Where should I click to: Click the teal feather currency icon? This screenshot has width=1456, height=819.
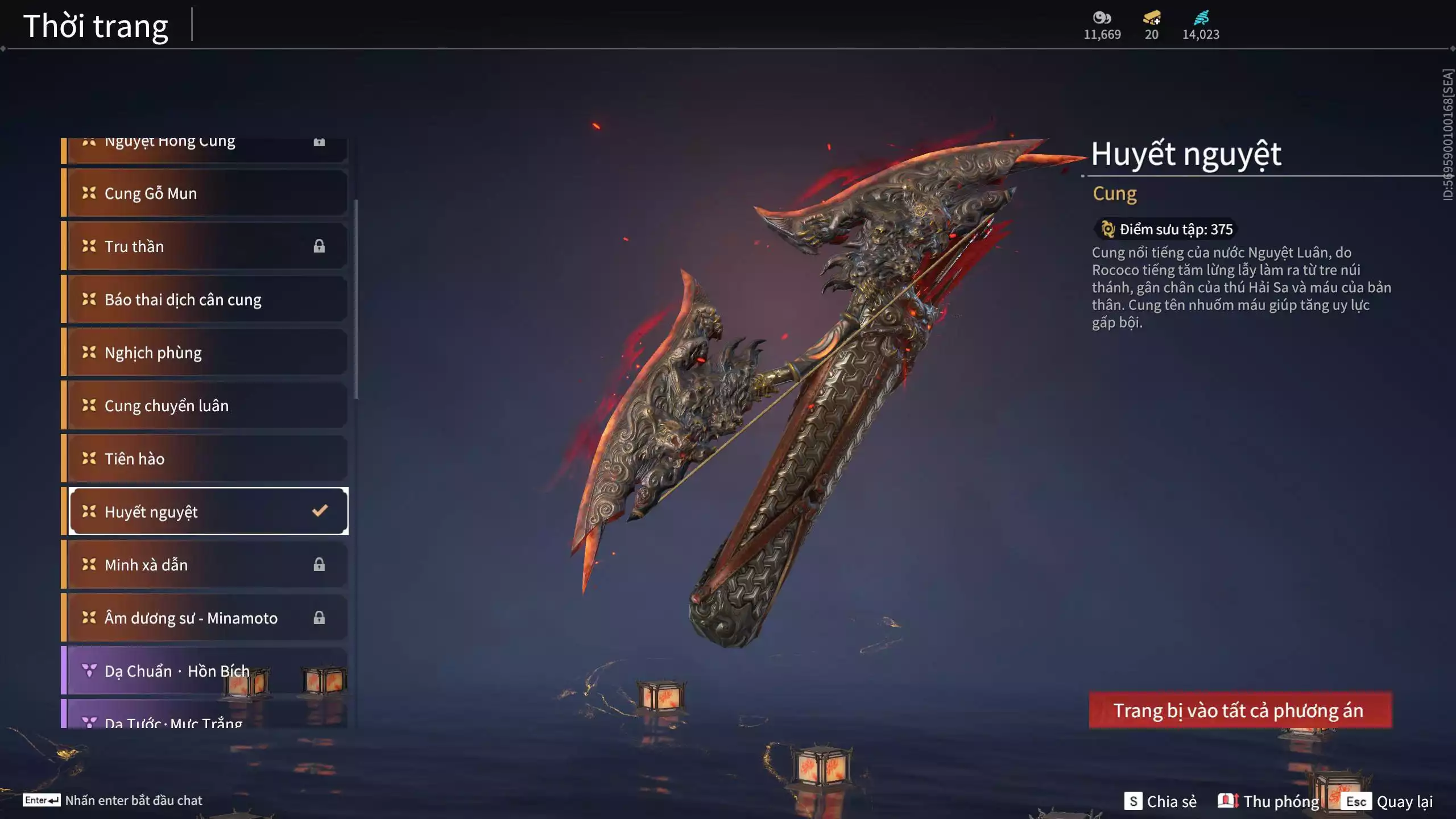click(x=1201, y=18)
